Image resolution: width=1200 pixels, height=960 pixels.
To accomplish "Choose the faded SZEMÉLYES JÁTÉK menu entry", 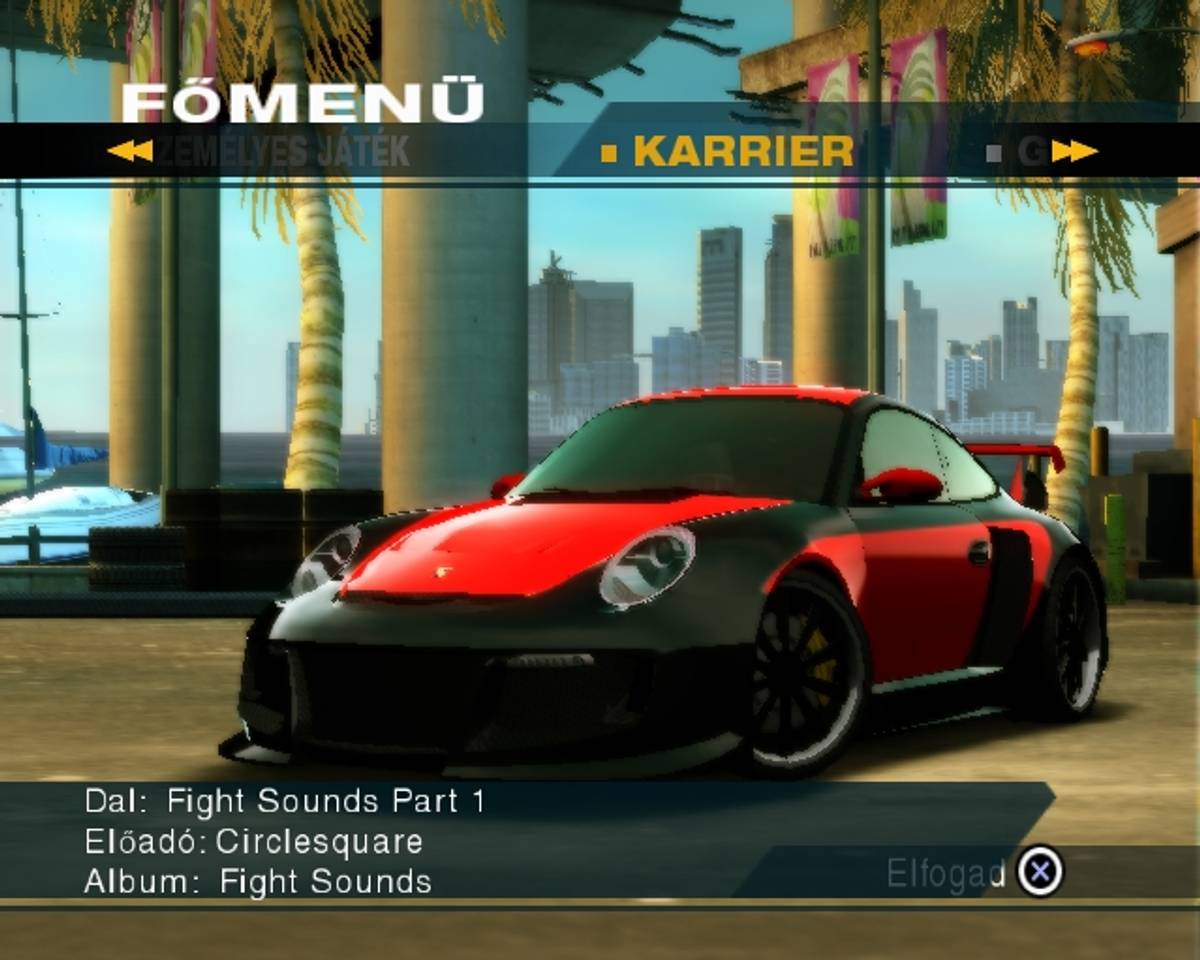I will click(x=285, y=151).
